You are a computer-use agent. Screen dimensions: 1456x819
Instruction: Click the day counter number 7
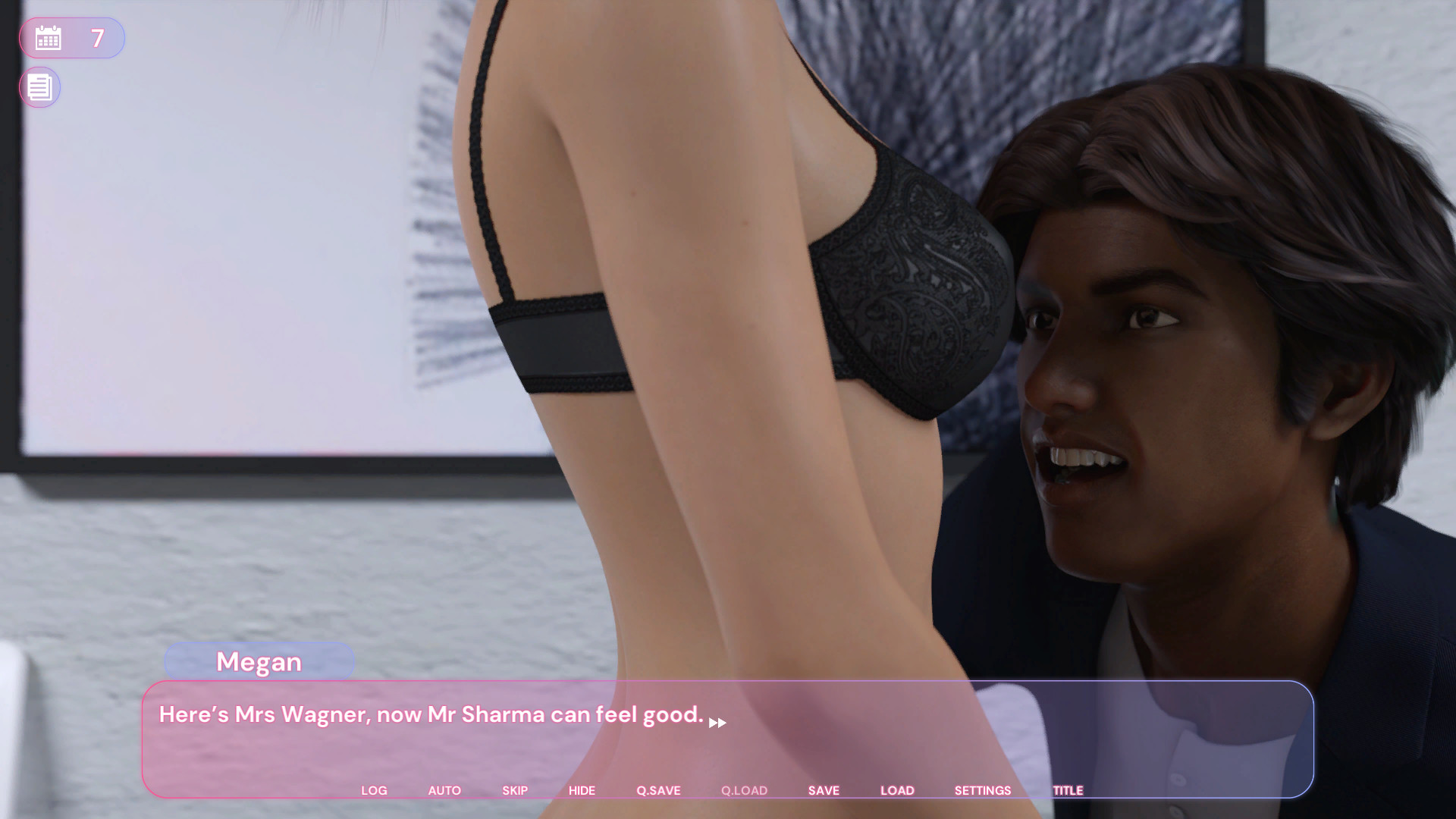tap(96, 37)
